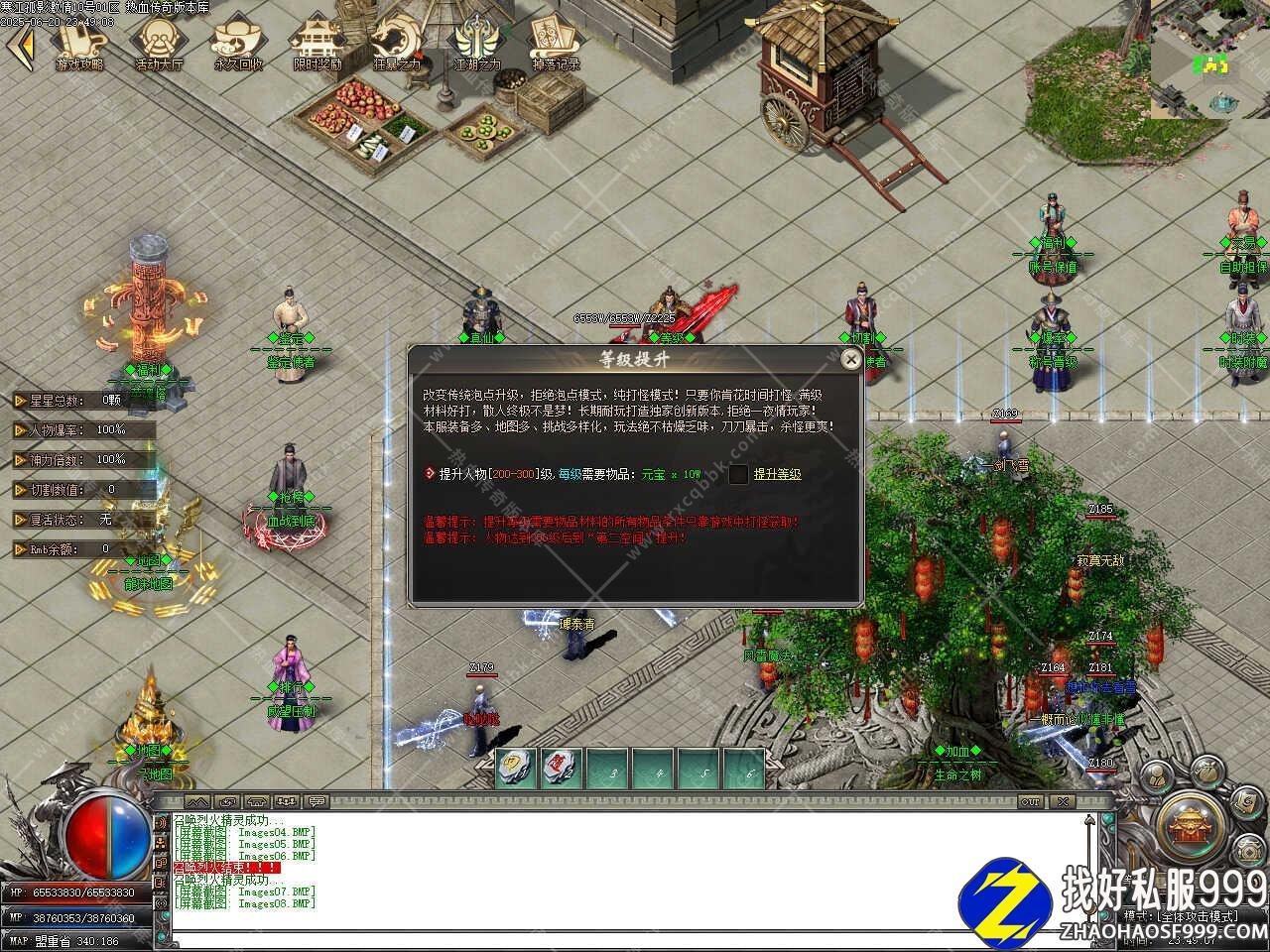Open the 限时奖励 timed rewards
The width and height of the screenshot is (1270, 952).
pos(317,44)
